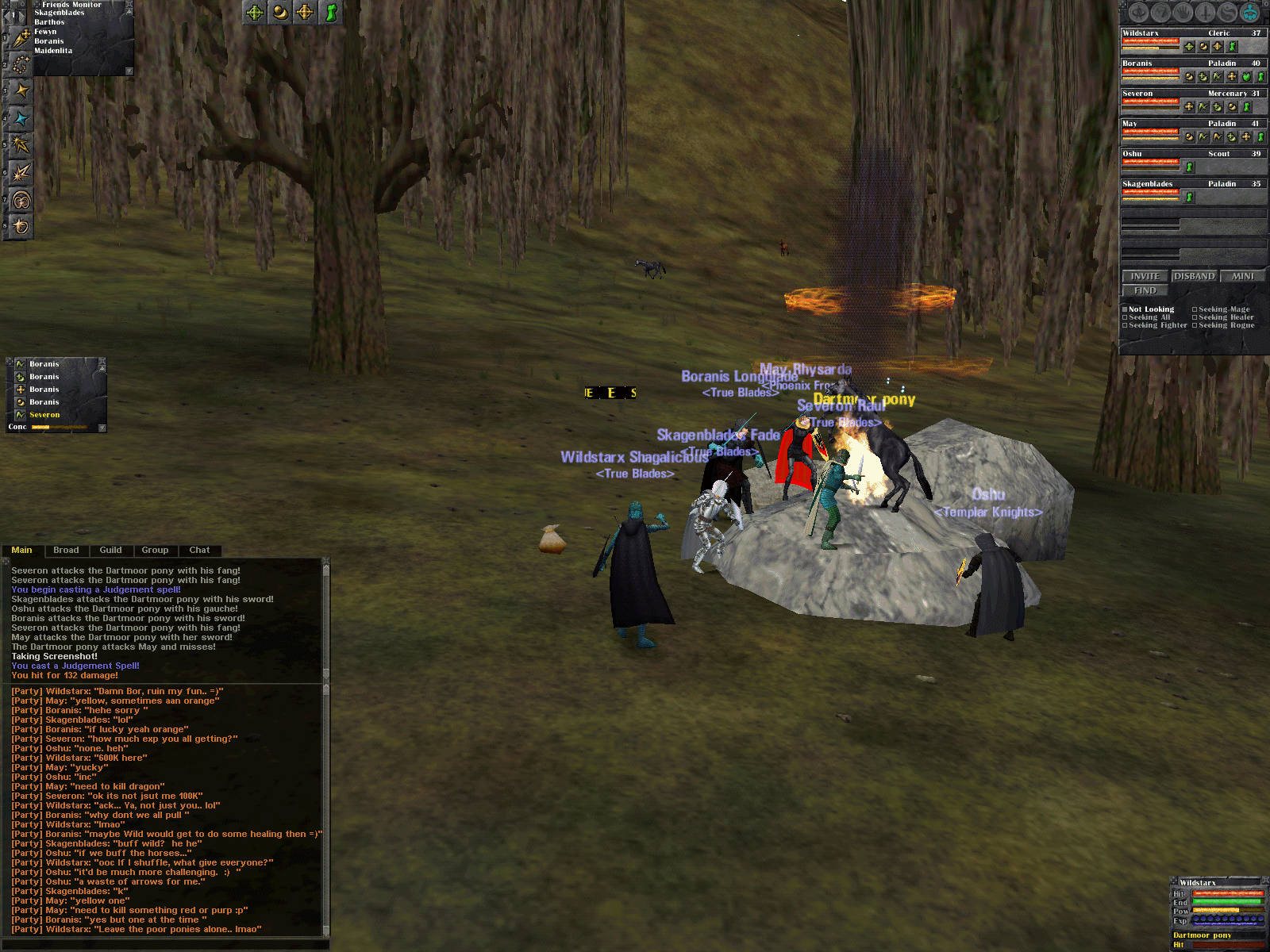Activate hotbar slot 7 spiral knot ability
The width and height of the screenshot is (1270, 952).
point(21,200)
